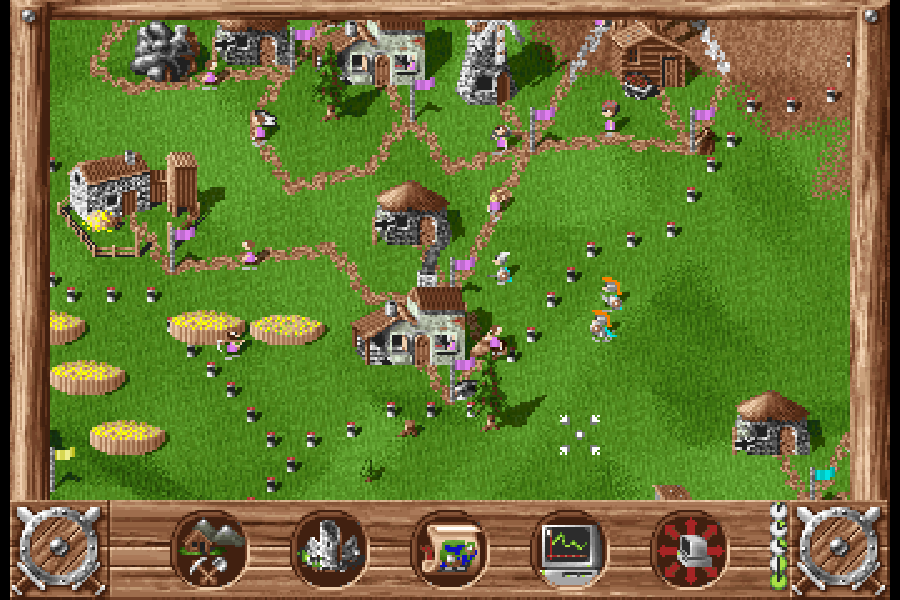Select the demolish ruined building button

[329, 549]
